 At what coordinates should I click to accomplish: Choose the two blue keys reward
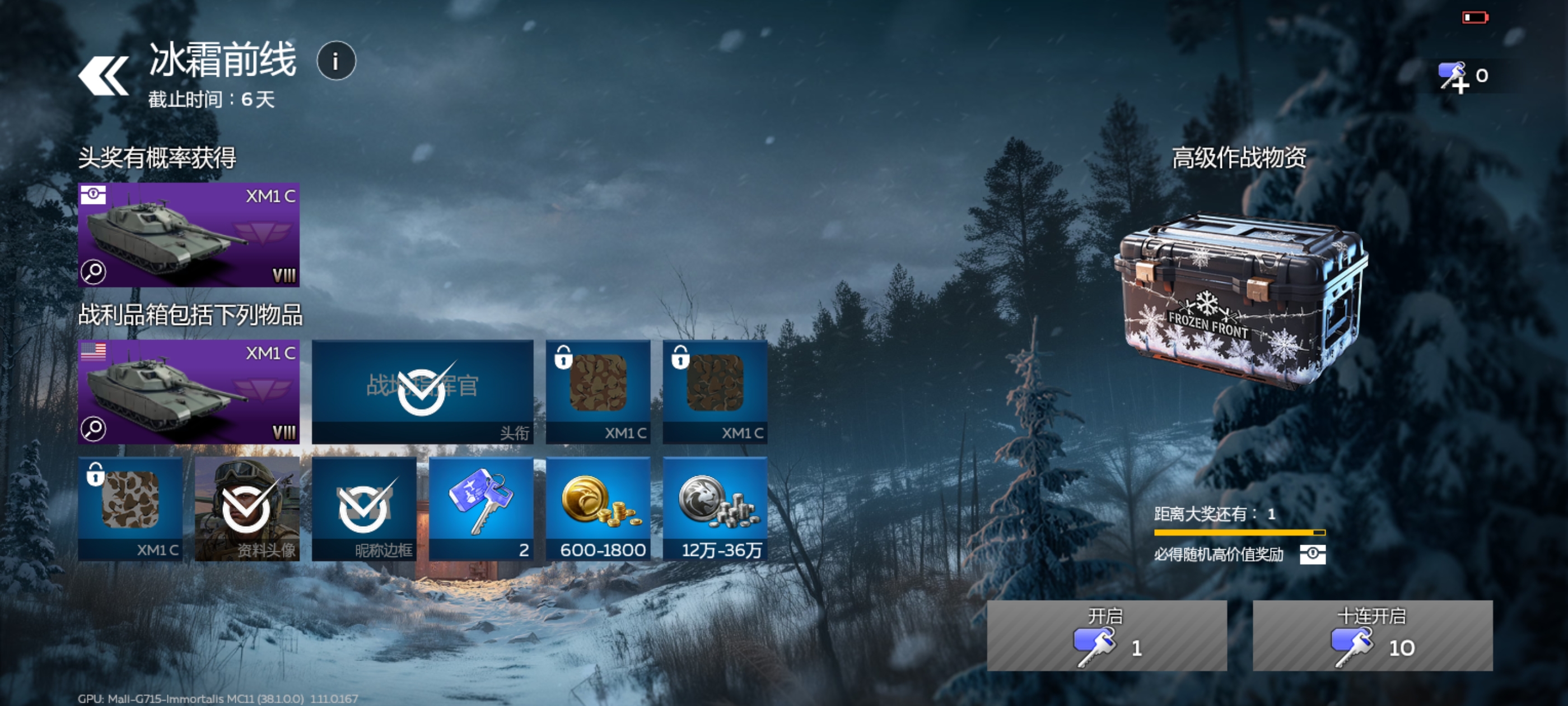click(x=481, y=508)
